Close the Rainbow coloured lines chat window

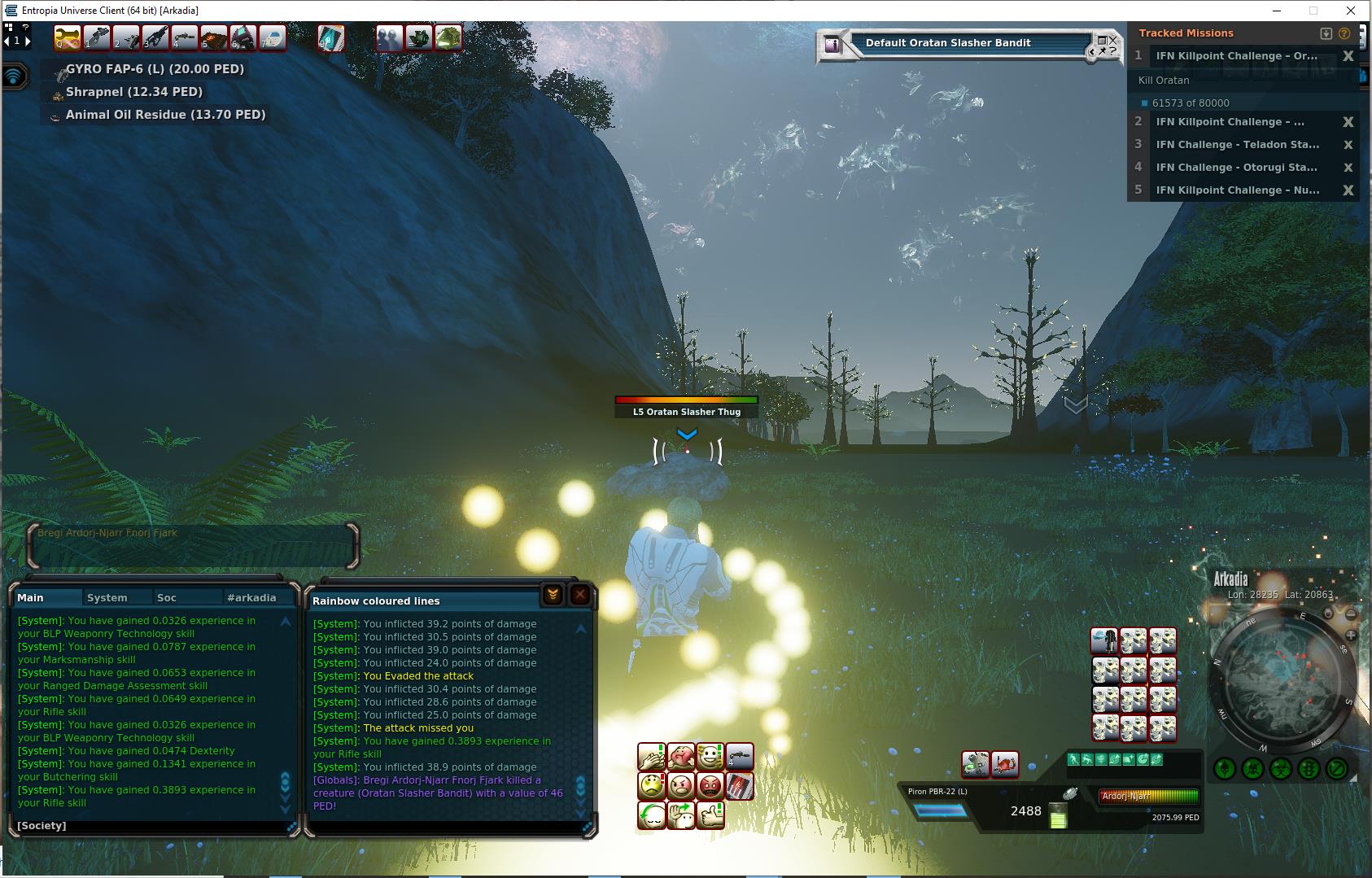click(579, 595)
